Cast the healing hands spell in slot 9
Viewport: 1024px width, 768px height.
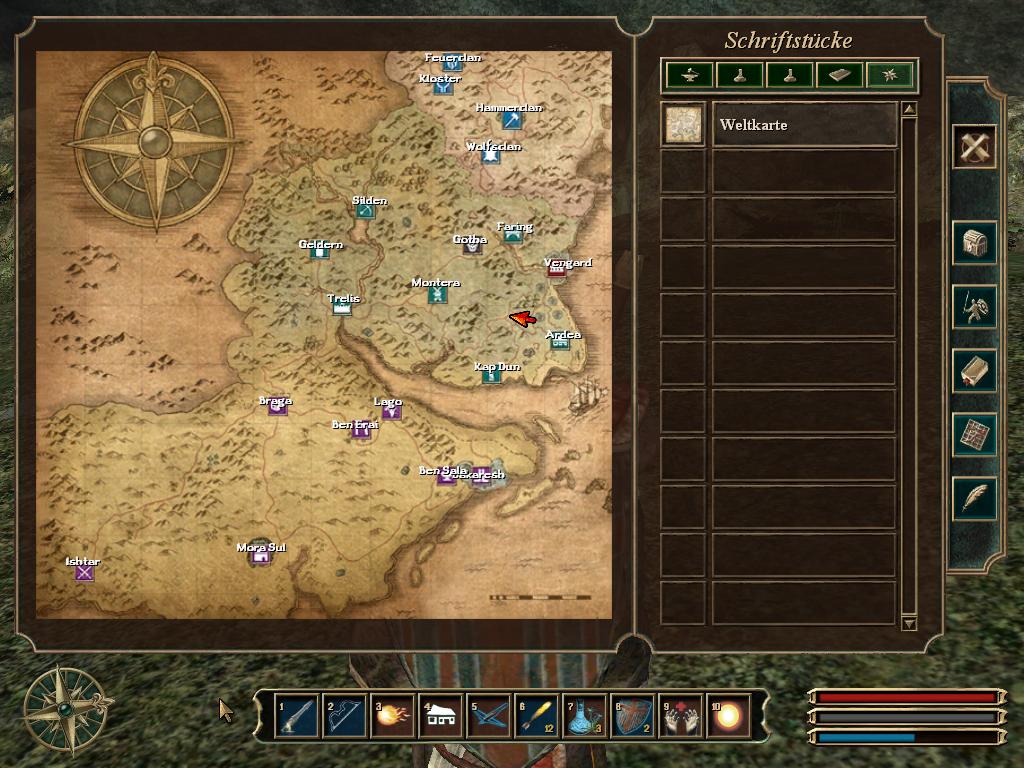pos(681,716)
